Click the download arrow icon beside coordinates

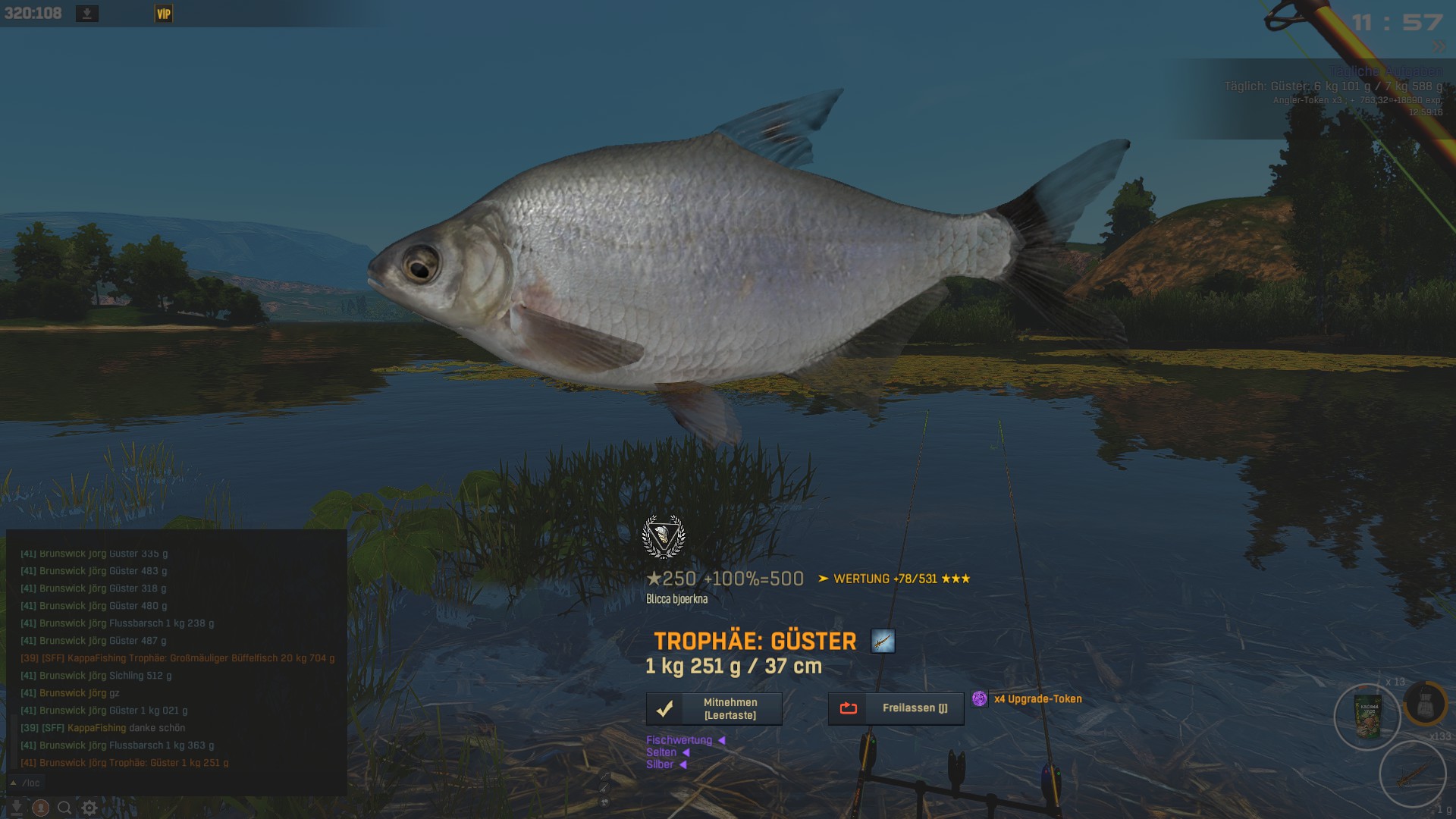click(87, 14)
